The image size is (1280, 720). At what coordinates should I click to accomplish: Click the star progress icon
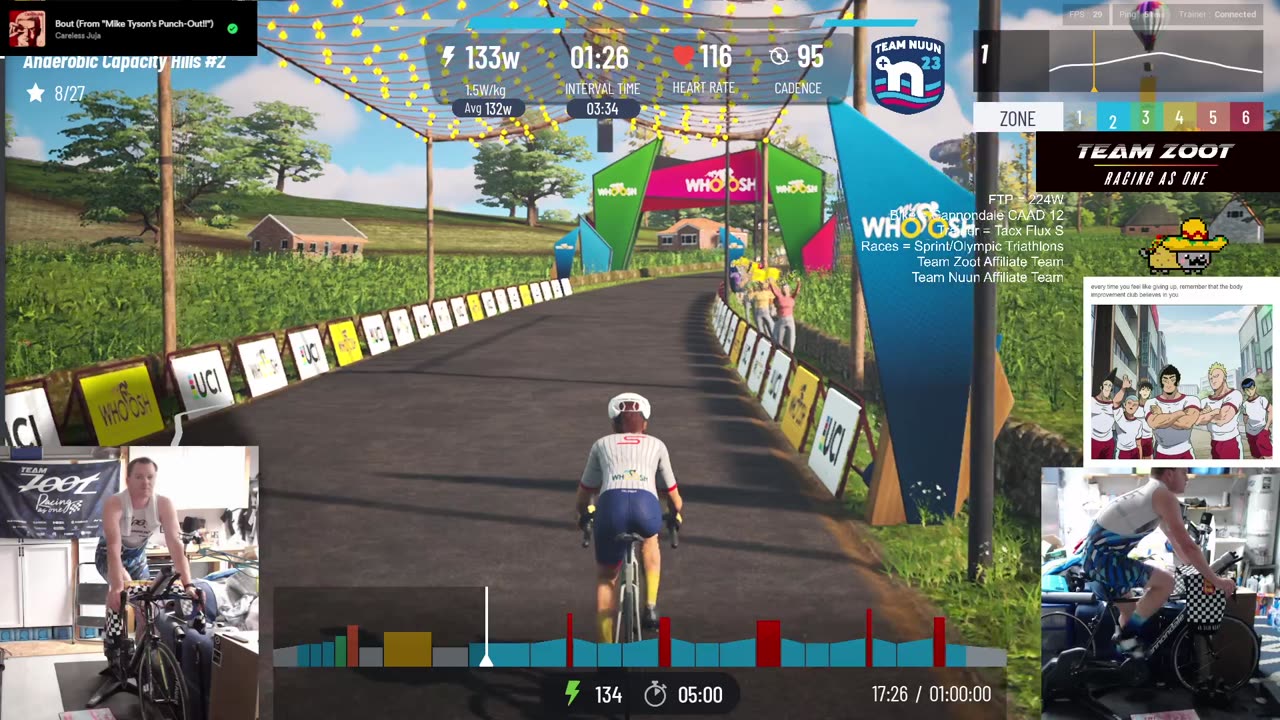[x=36, y=93]
